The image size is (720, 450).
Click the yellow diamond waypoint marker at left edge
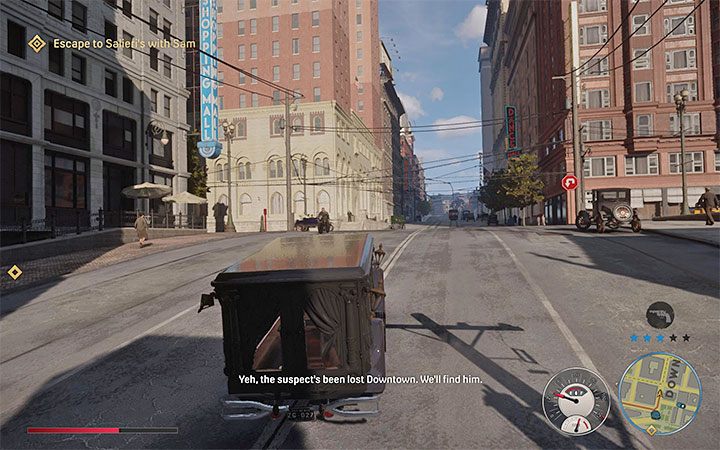pos(14,272)
